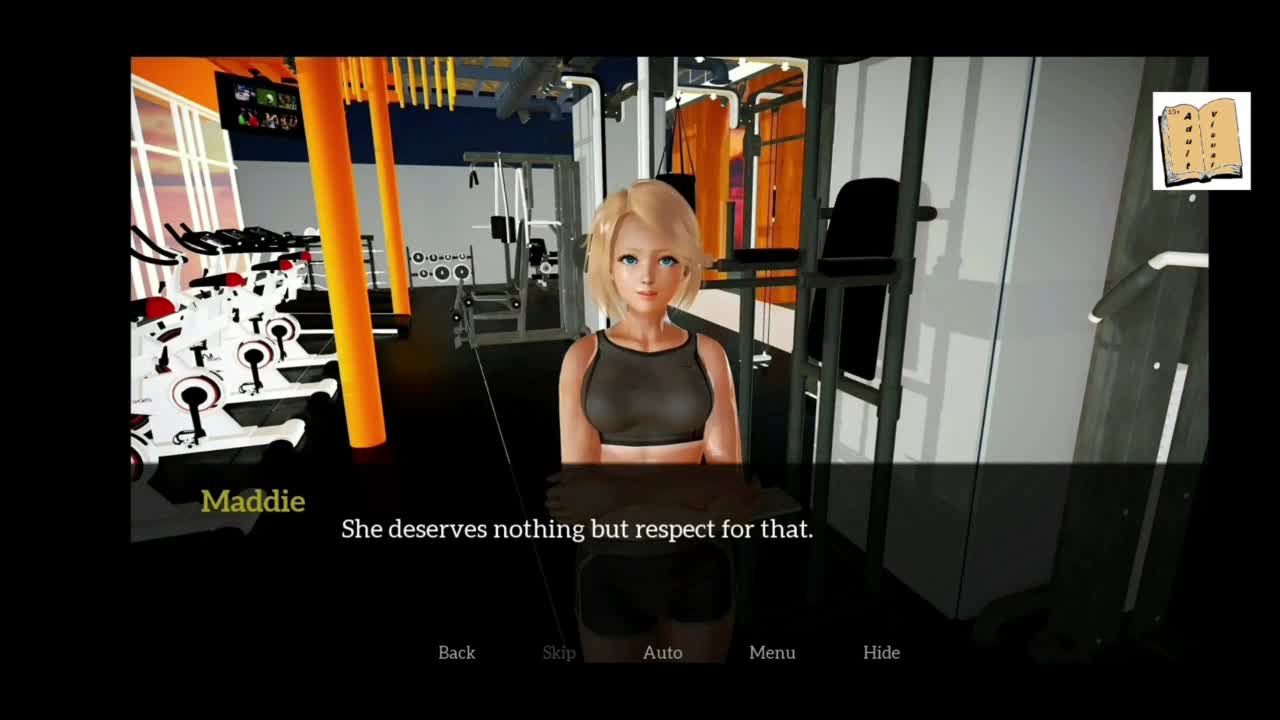Open the game Menu
This screenshot has width=1280, height=720.
pos(772,653)
